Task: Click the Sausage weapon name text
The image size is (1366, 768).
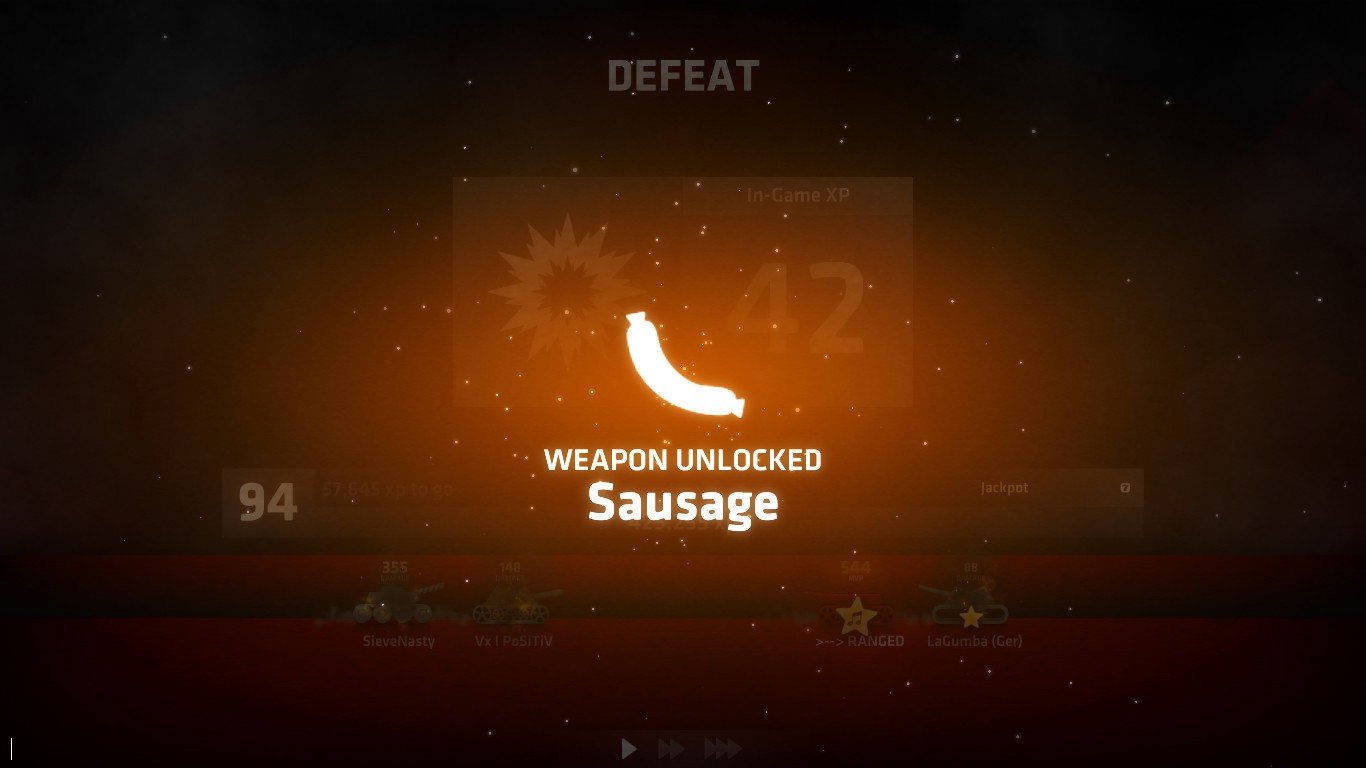Action: click(x=683, y=505)
